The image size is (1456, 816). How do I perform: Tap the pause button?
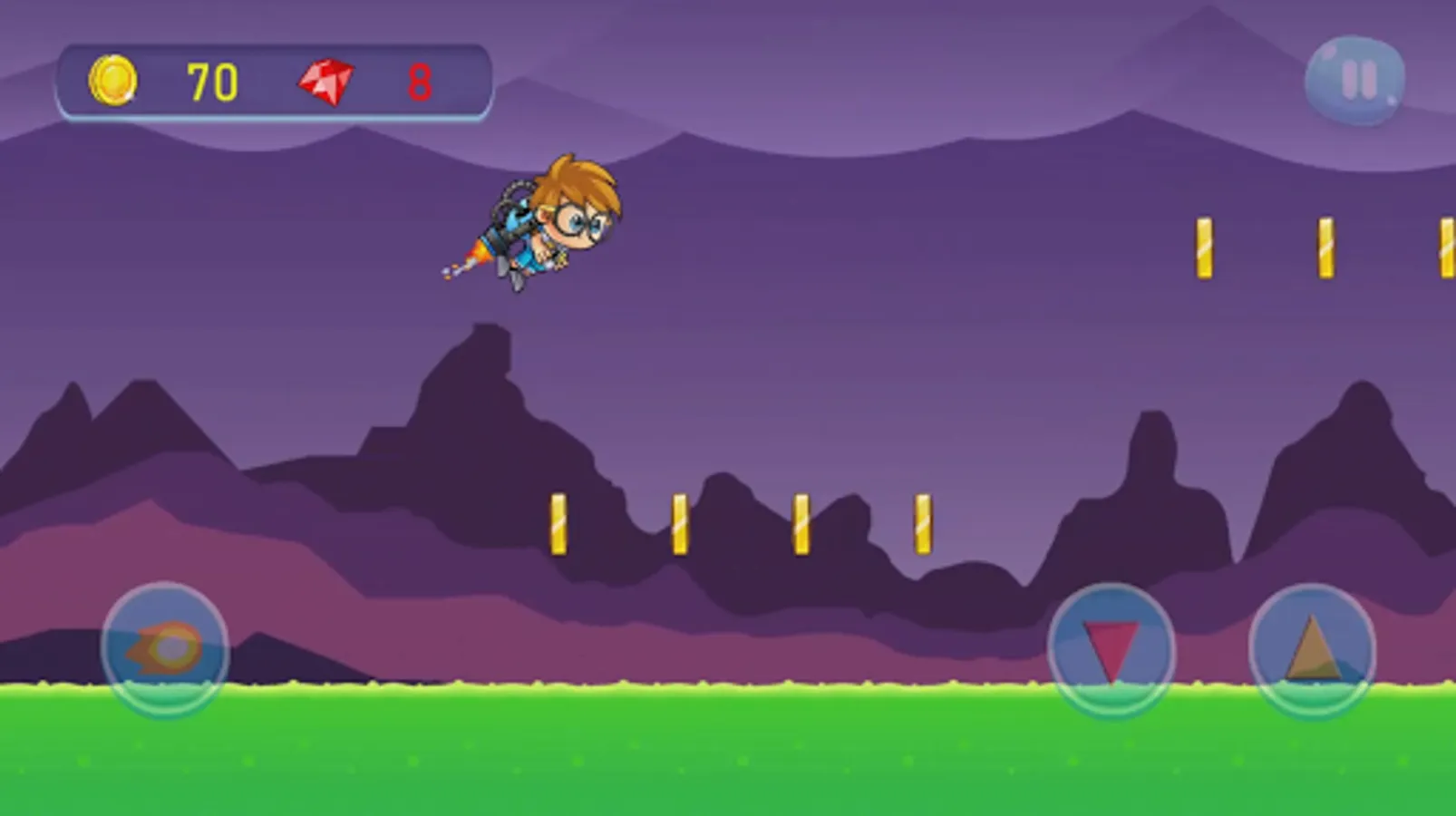click(1355, 80)
